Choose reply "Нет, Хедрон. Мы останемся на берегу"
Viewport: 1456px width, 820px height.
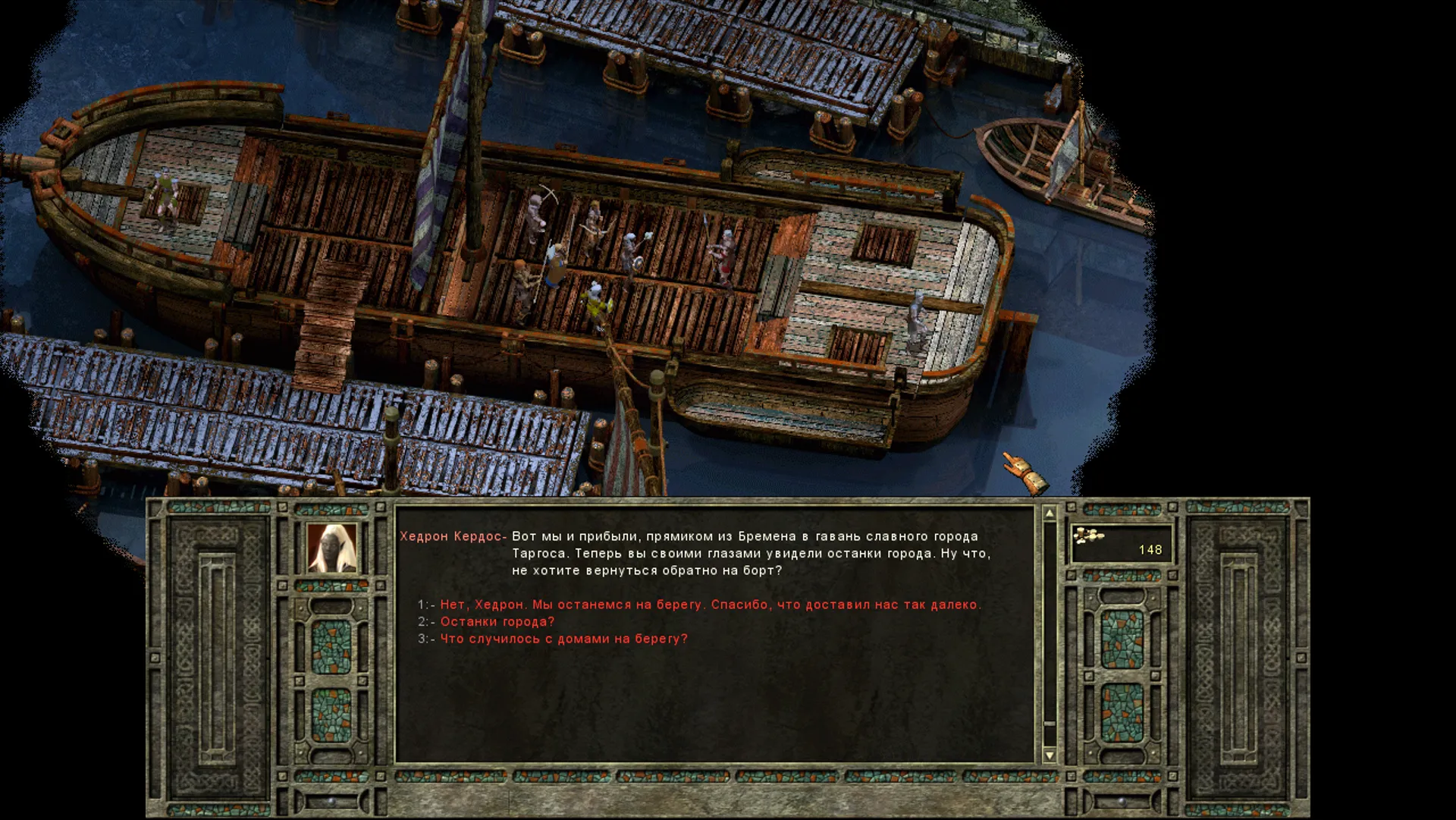(x=710, y=605)
